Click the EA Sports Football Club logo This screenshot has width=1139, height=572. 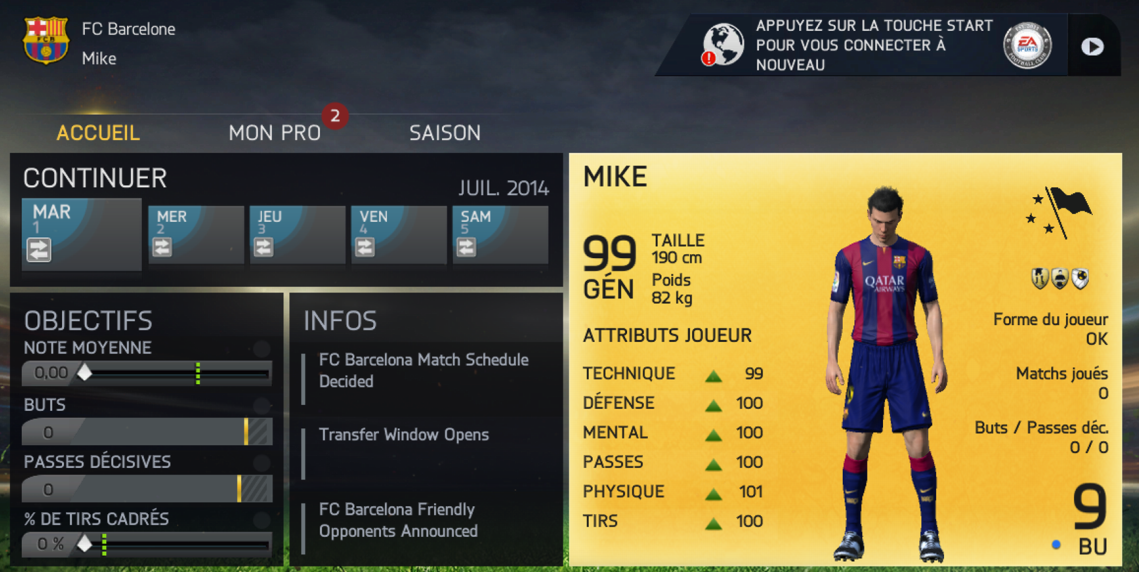(x=1027, y=45)
